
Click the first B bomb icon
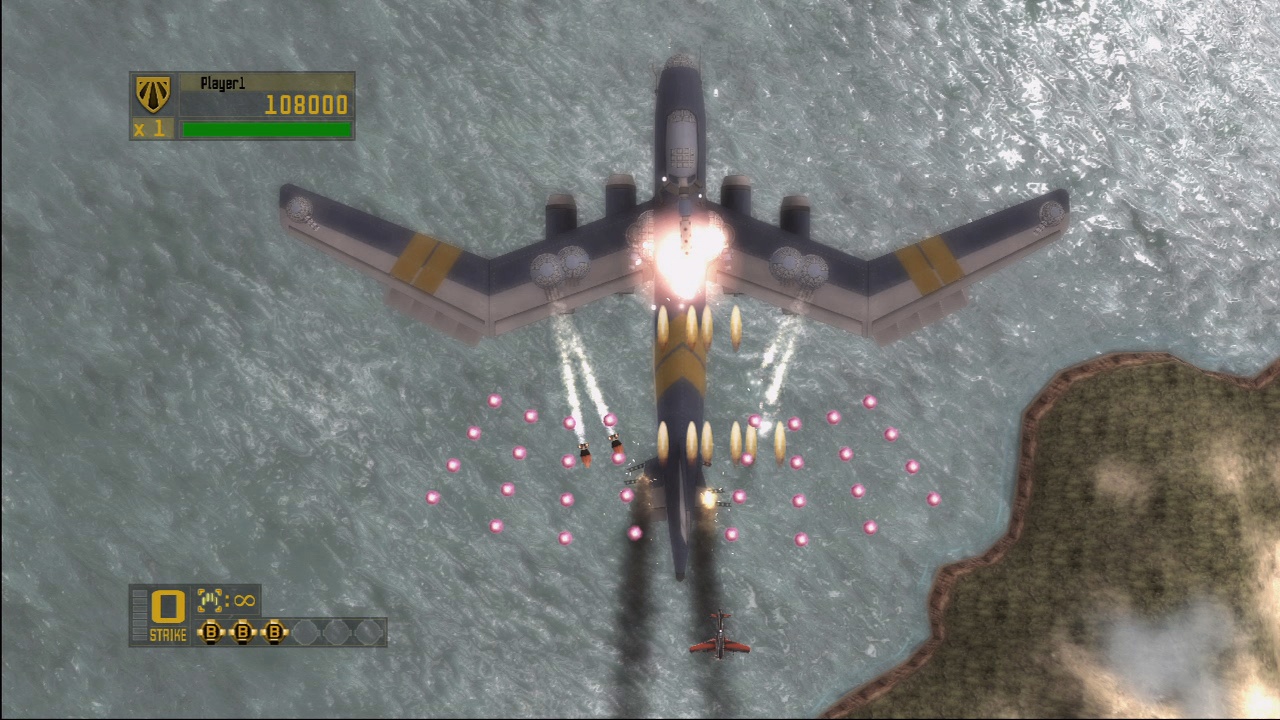[212, 631]
